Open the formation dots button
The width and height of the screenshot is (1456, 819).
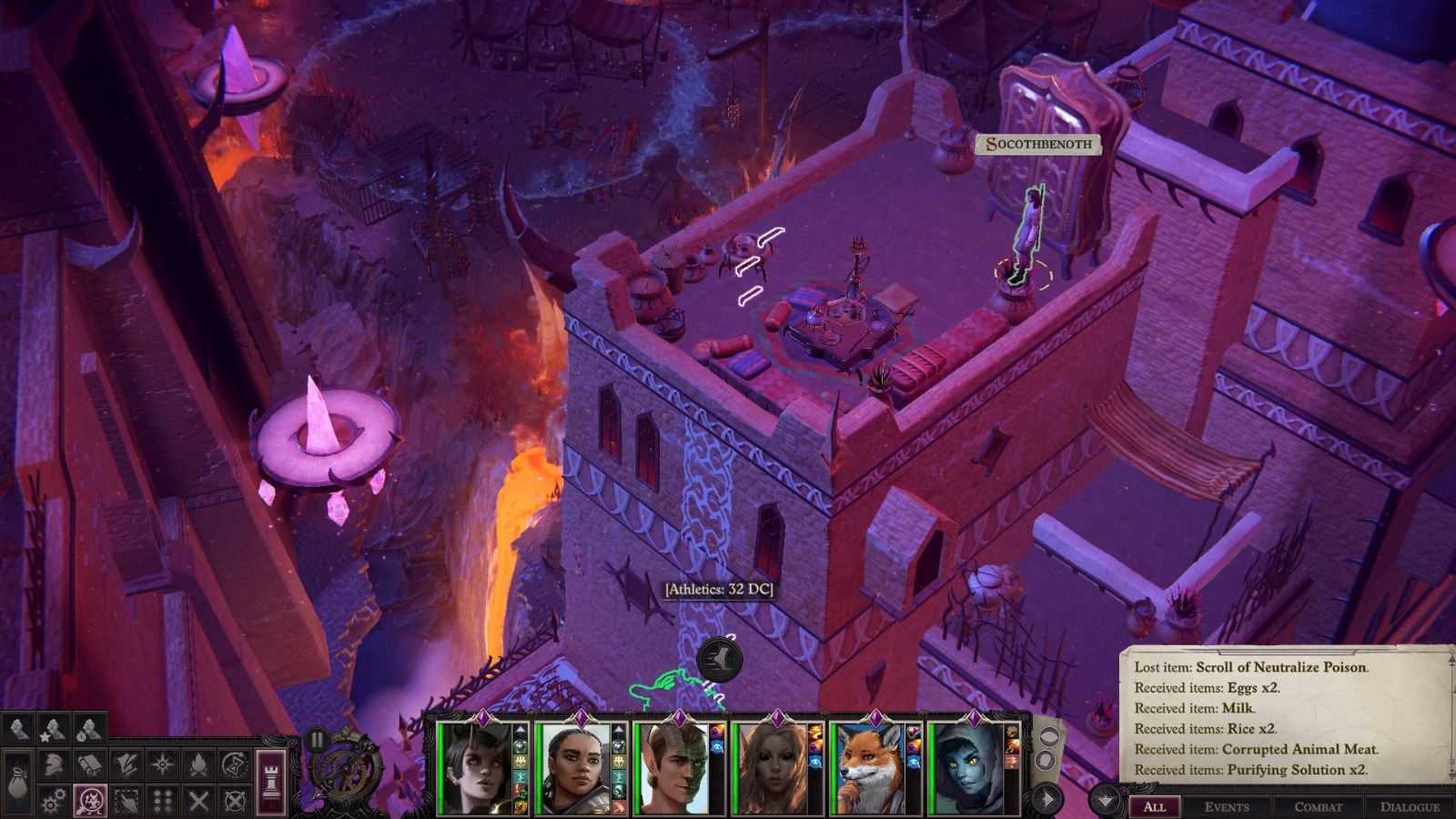coord(163,801)
